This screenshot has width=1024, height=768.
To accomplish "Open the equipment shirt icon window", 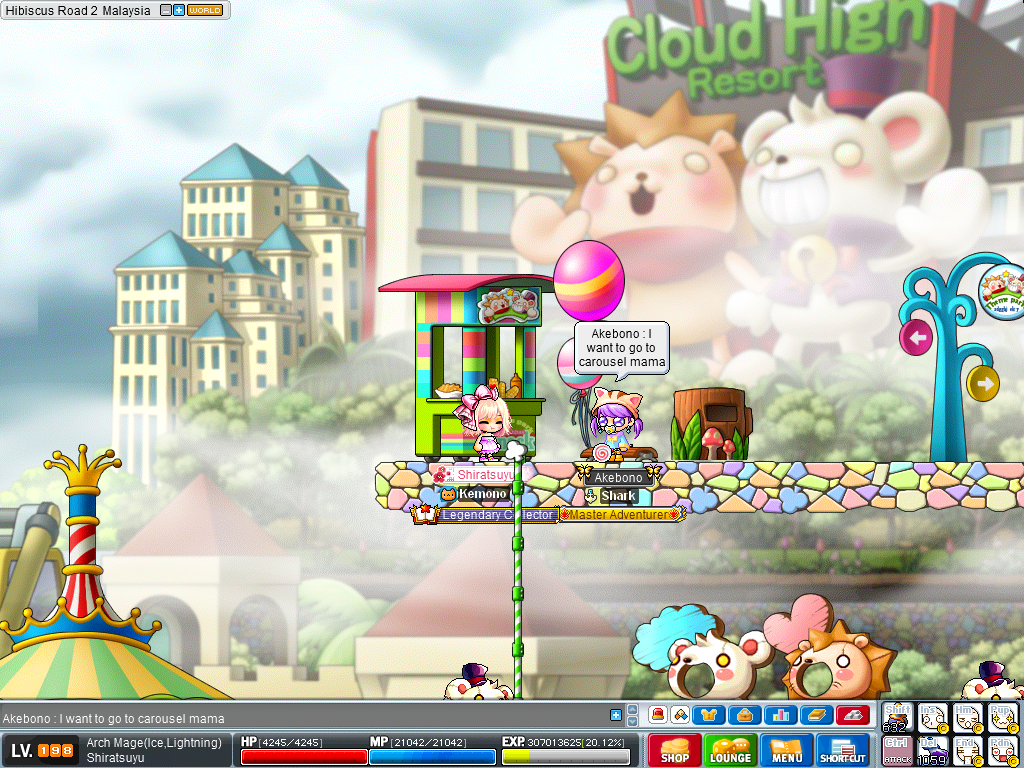I will pyautogui.click(x=710, y=715).
